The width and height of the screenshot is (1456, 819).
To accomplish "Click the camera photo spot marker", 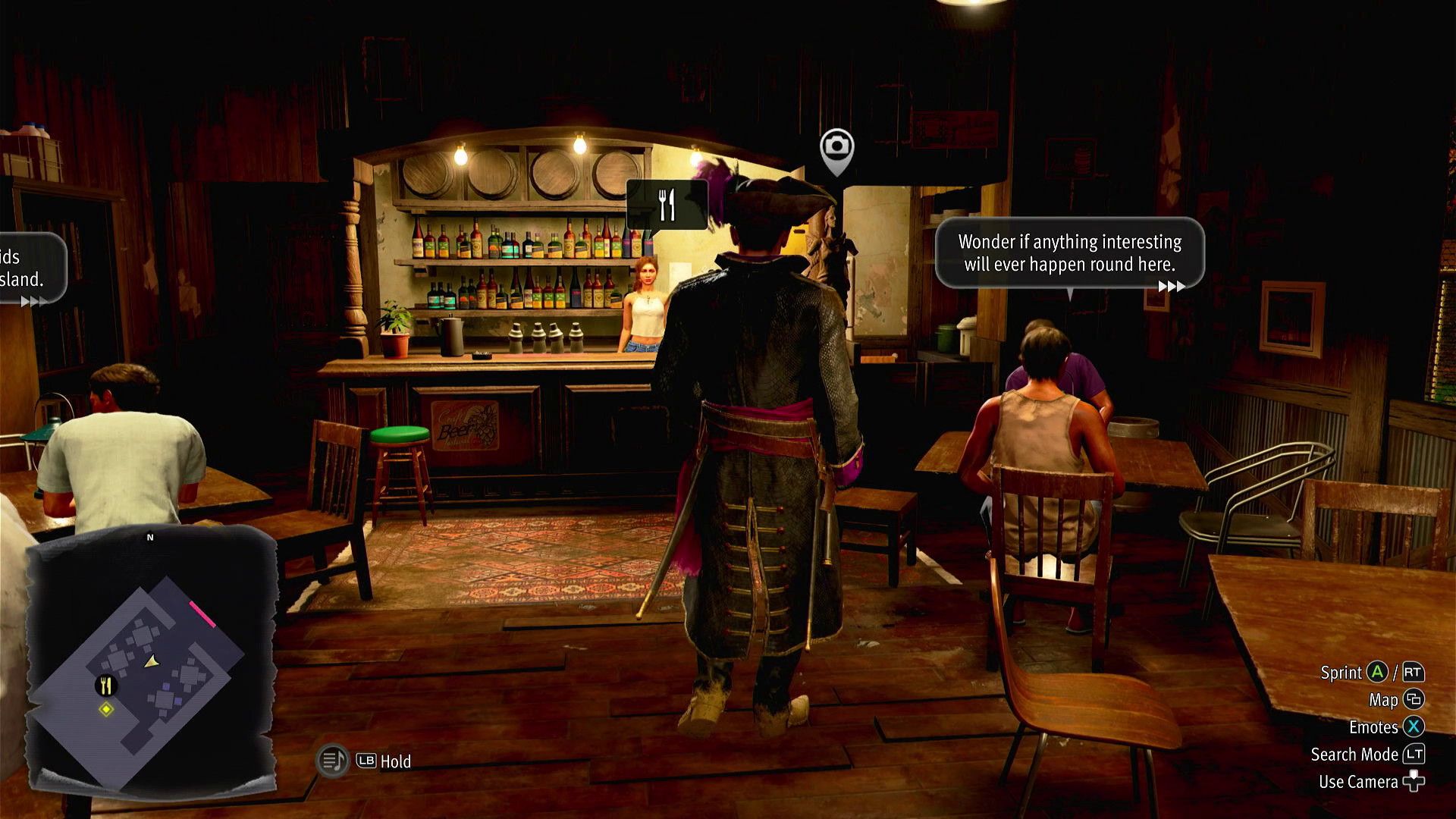I will 836,146.
